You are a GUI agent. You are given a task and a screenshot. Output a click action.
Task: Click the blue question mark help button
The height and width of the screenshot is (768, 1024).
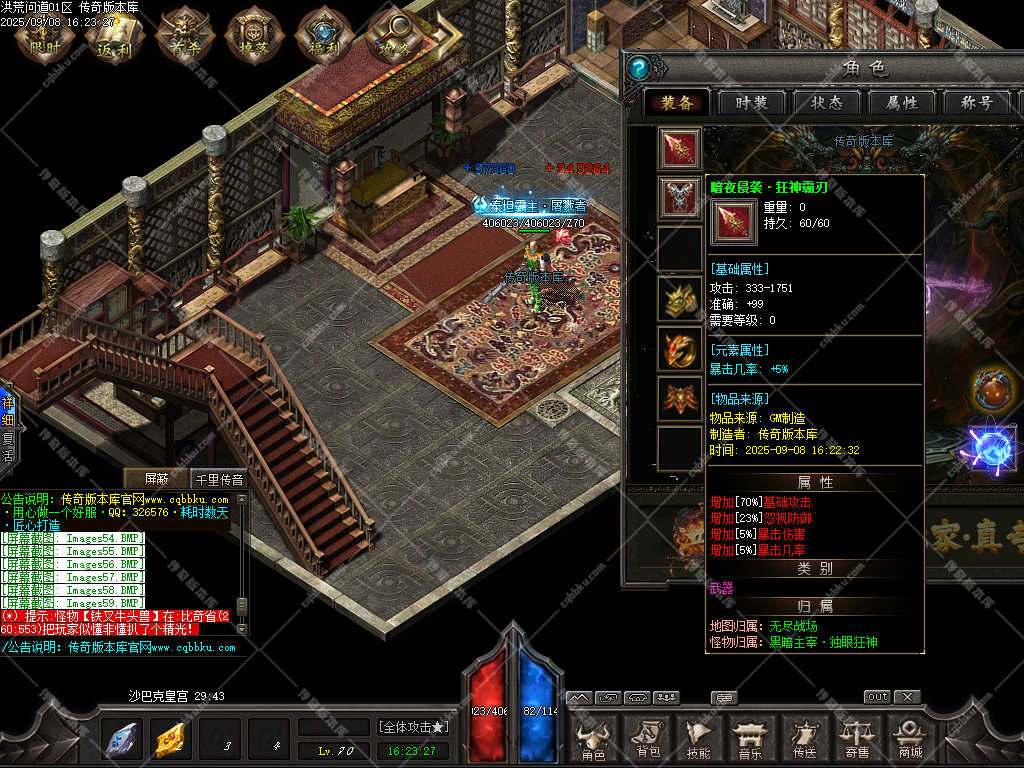click(x=639, y=69)
